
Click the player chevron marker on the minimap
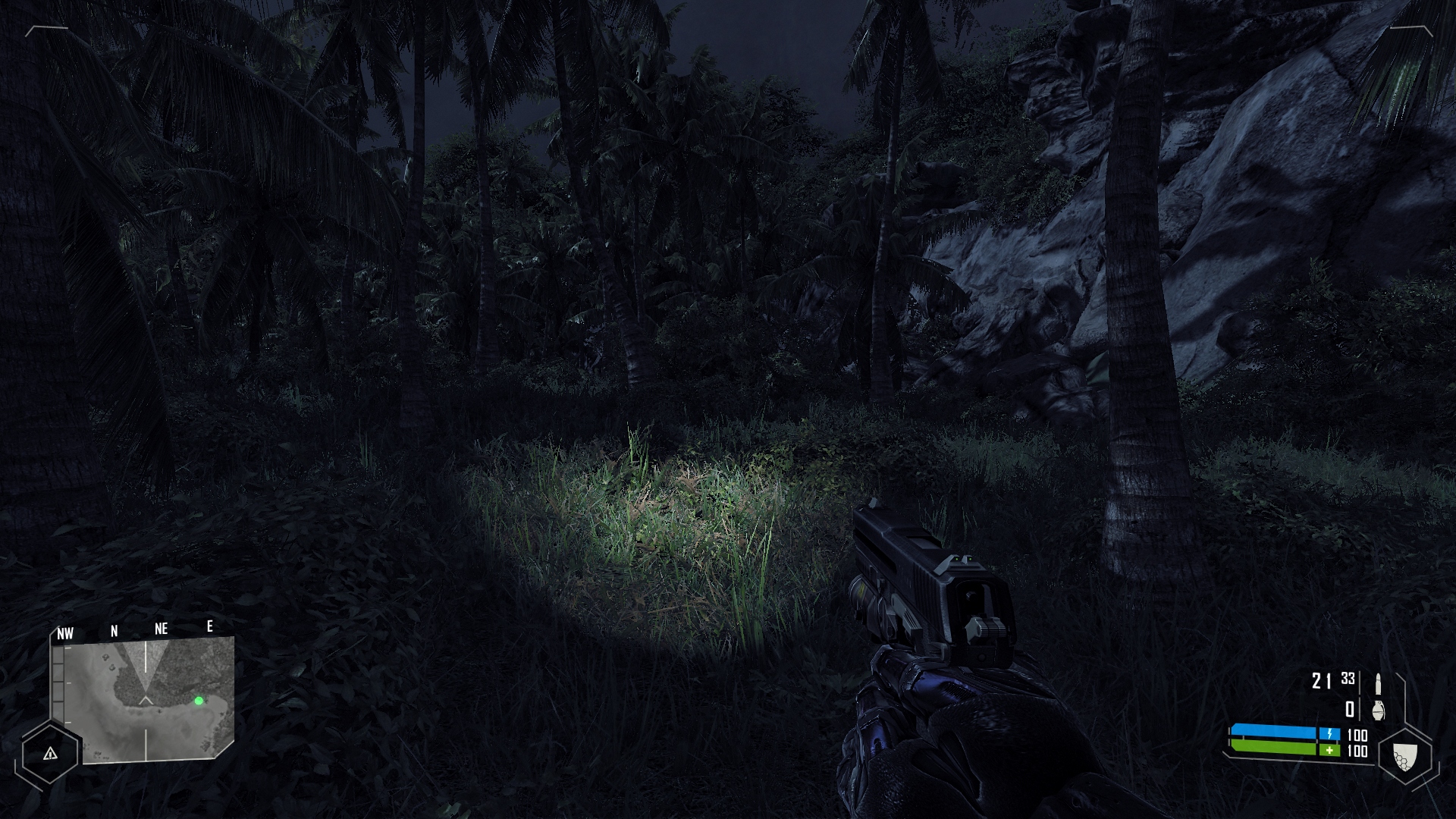tap(146, 699)
